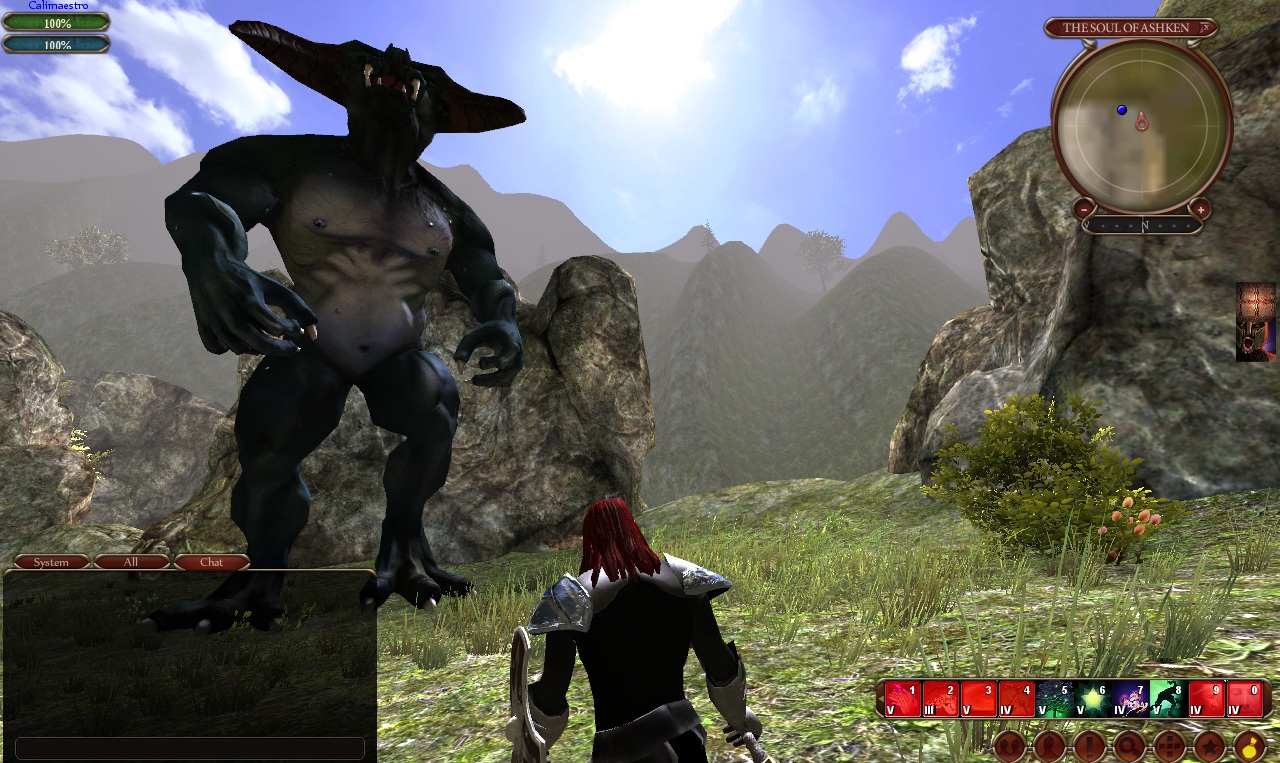Open the character panel hooded figure icon
This screenshot has width=1280, height=763.
(1048, 747)
